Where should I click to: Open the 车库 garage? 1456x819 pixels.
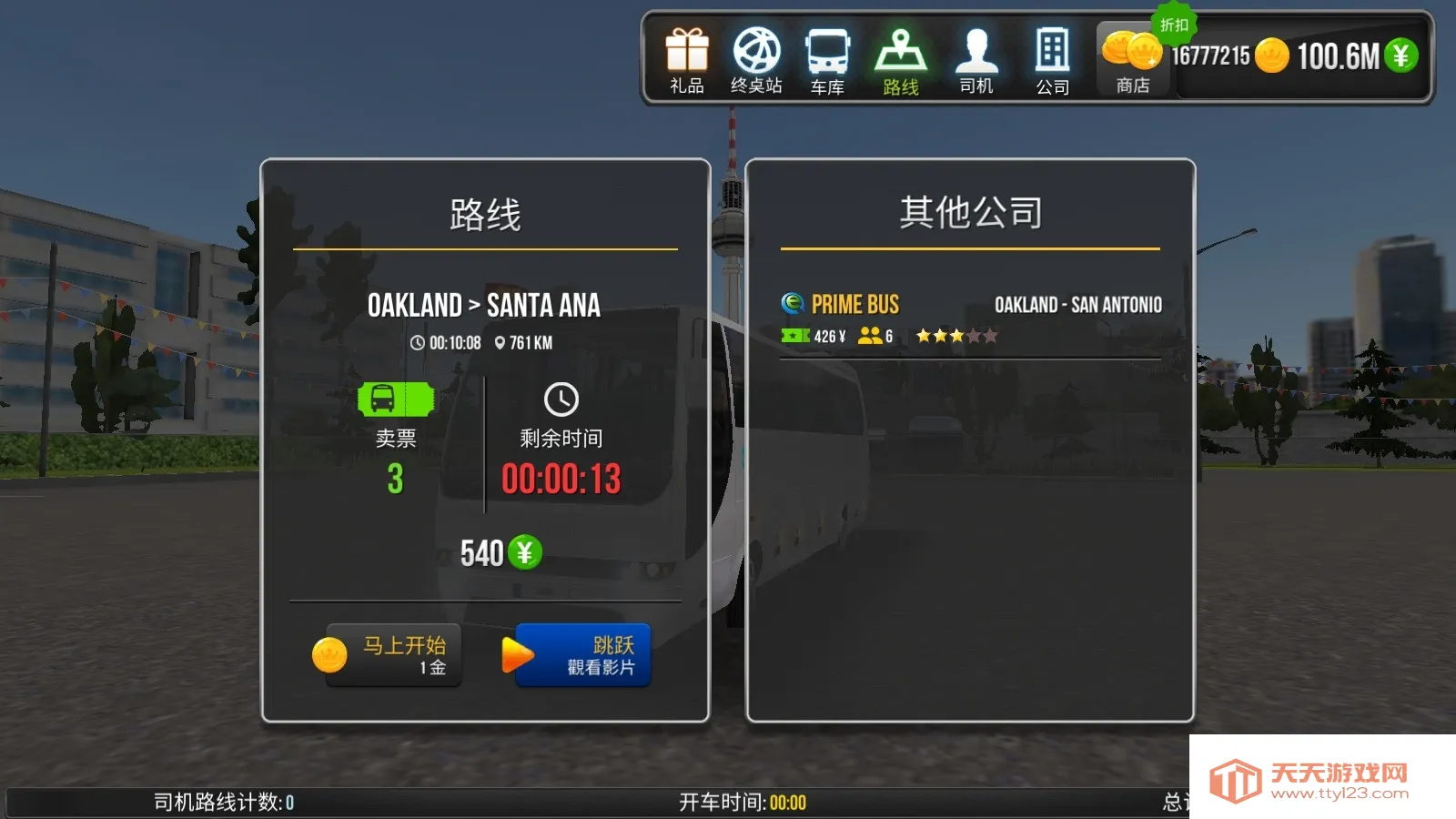(x=827, y=61)
